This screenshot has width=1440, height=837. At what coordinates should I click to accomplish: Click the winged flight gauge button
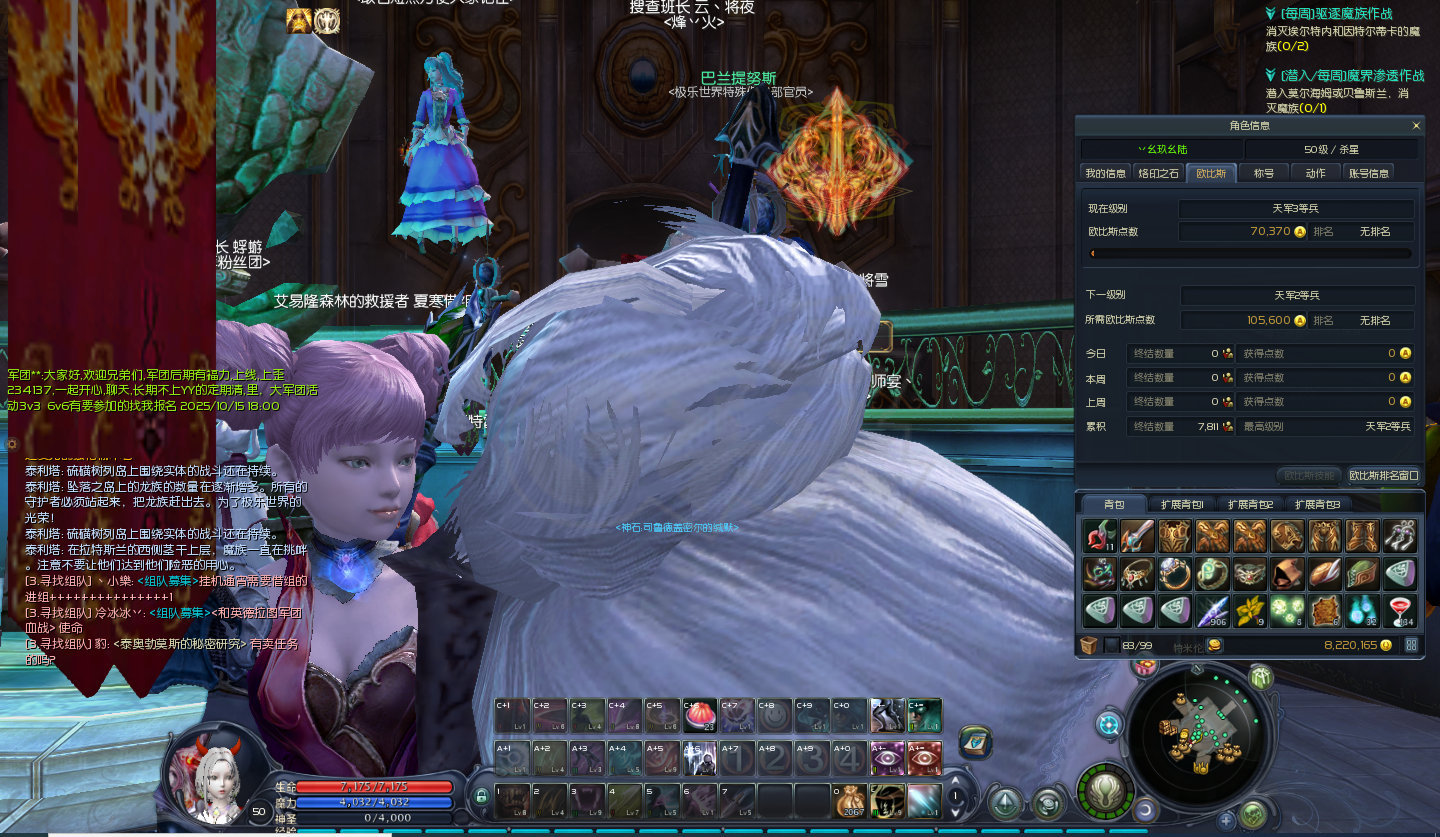coord(1106,791)
